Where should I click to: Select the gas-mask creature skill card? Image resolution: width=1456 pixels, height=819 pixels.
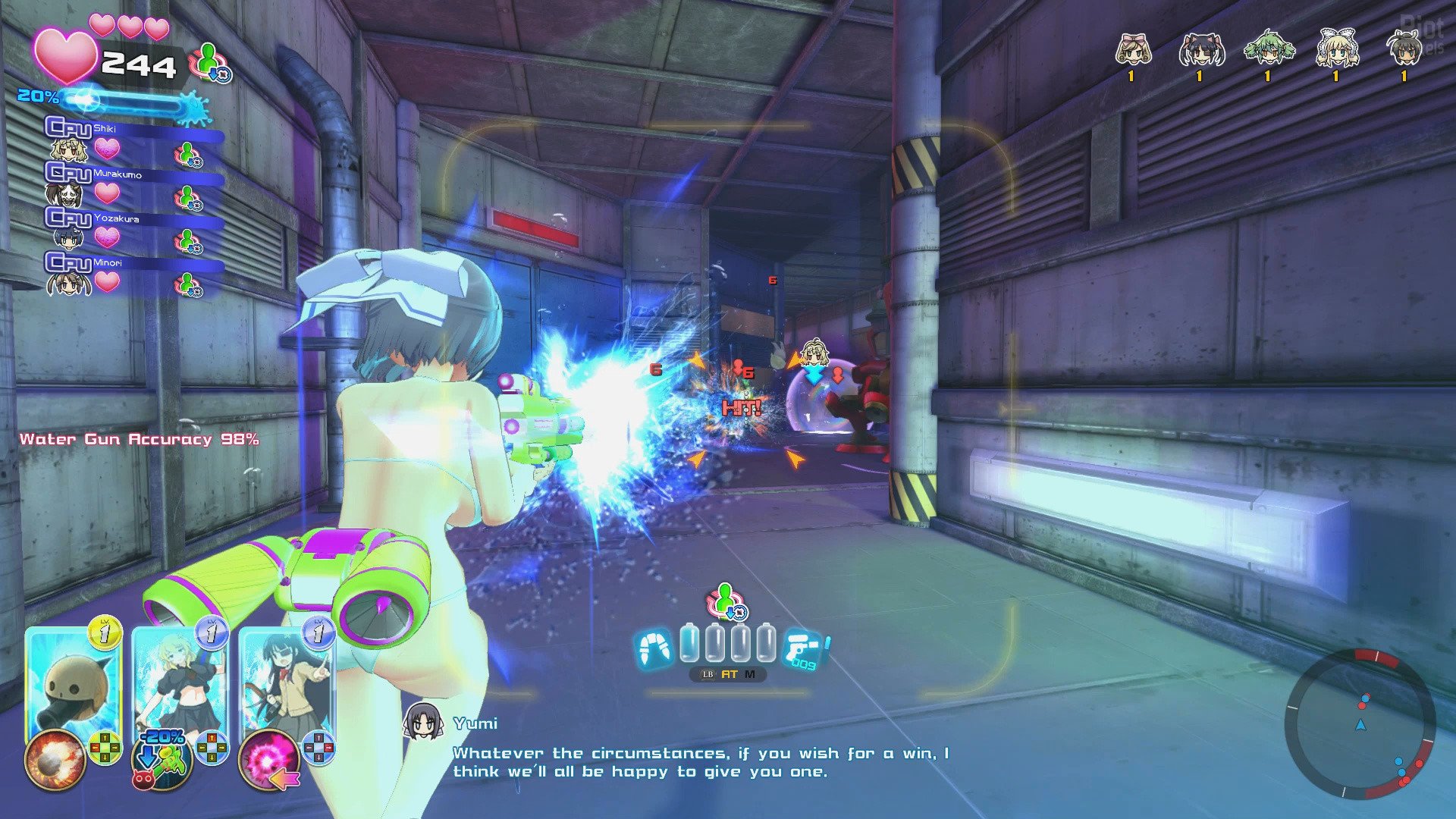[74, 682]
